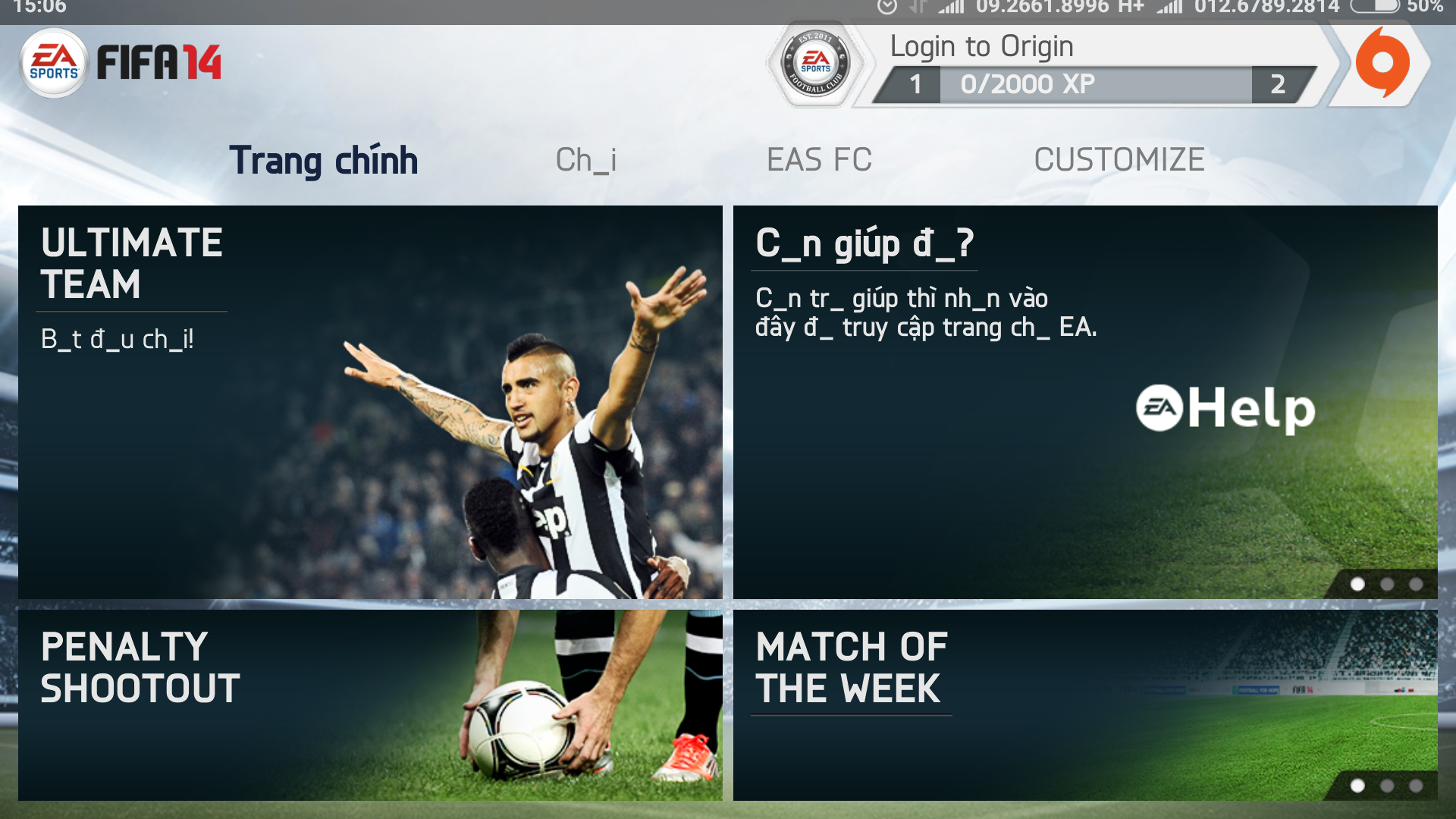Screen dimensions: 1456x819
Task: Select the EAS FC tab
Action: click(x=819, y=160)
